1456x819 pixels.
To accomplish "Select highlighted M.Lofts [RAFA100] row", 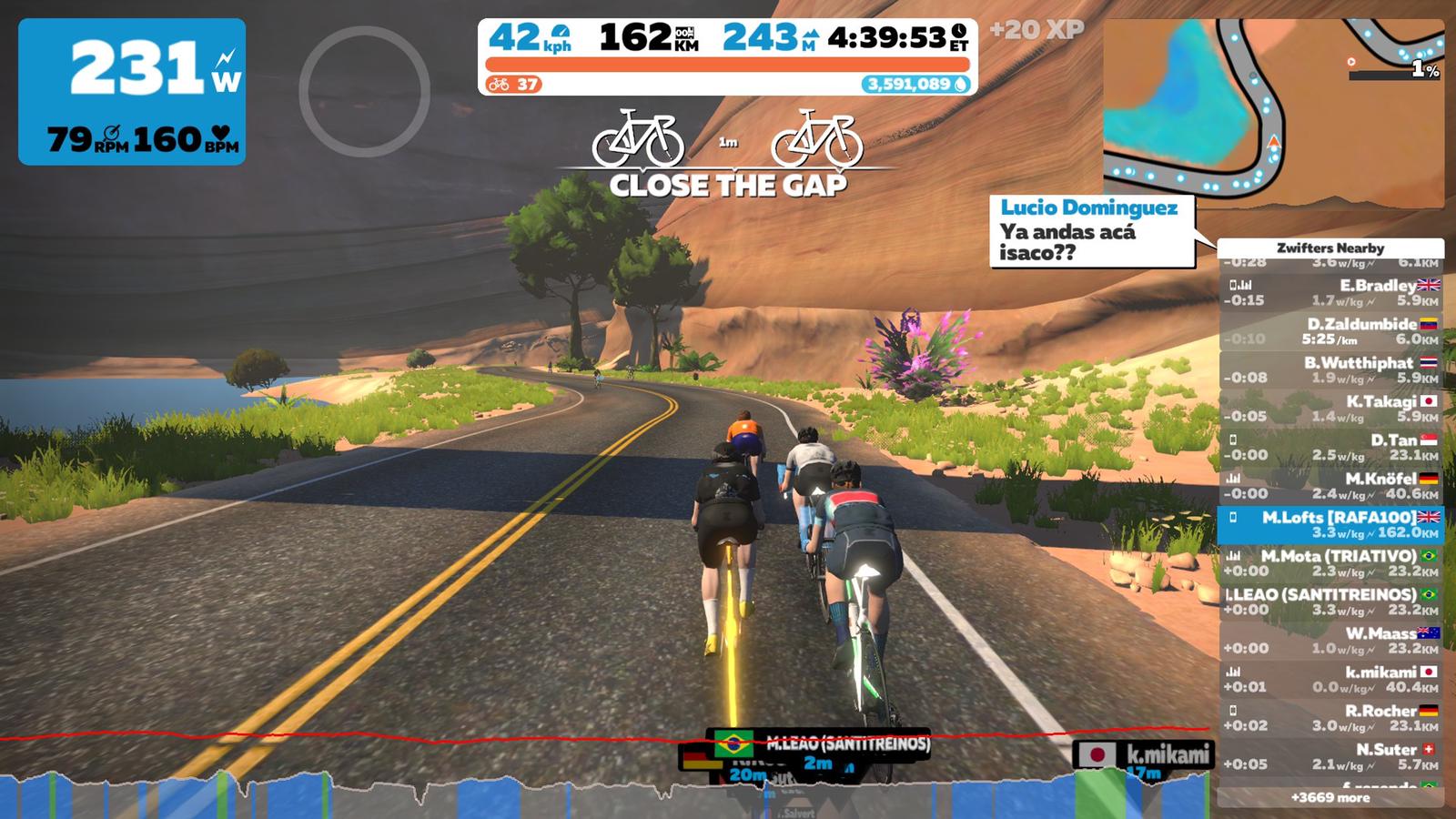I will pos(1330,524).
